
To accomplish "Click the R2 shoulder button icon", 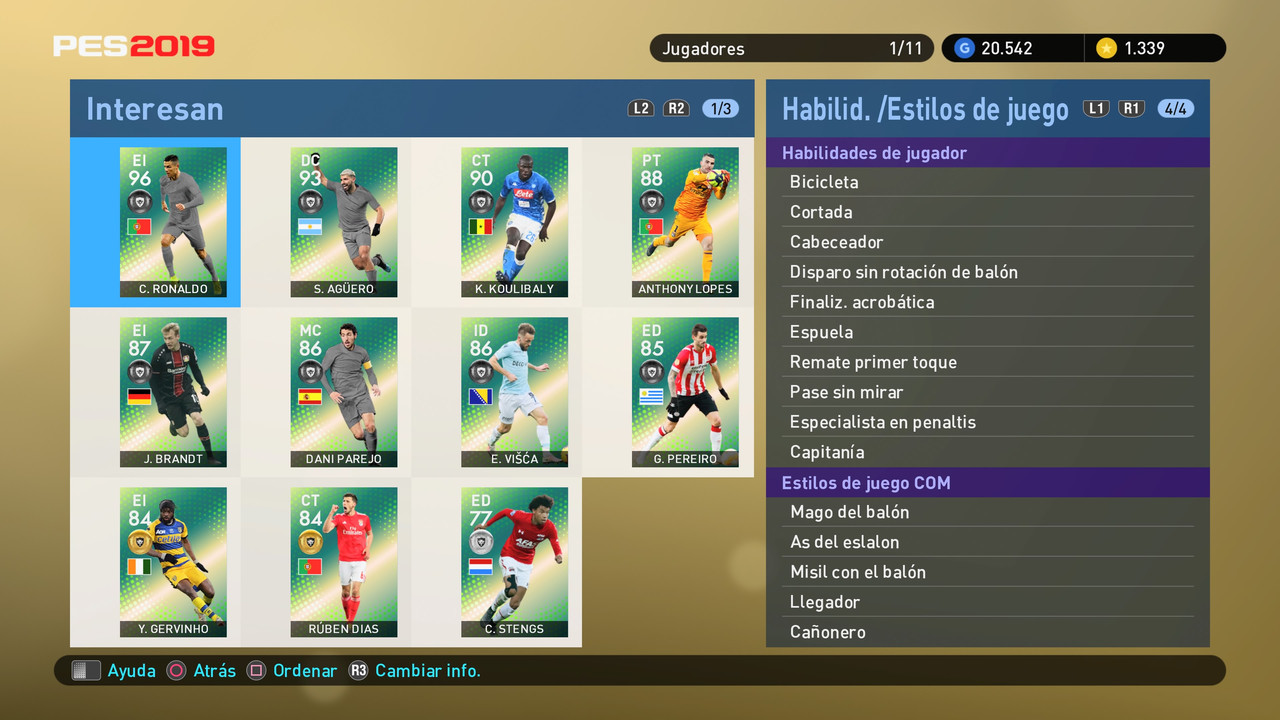I will (x=676, y=108).
